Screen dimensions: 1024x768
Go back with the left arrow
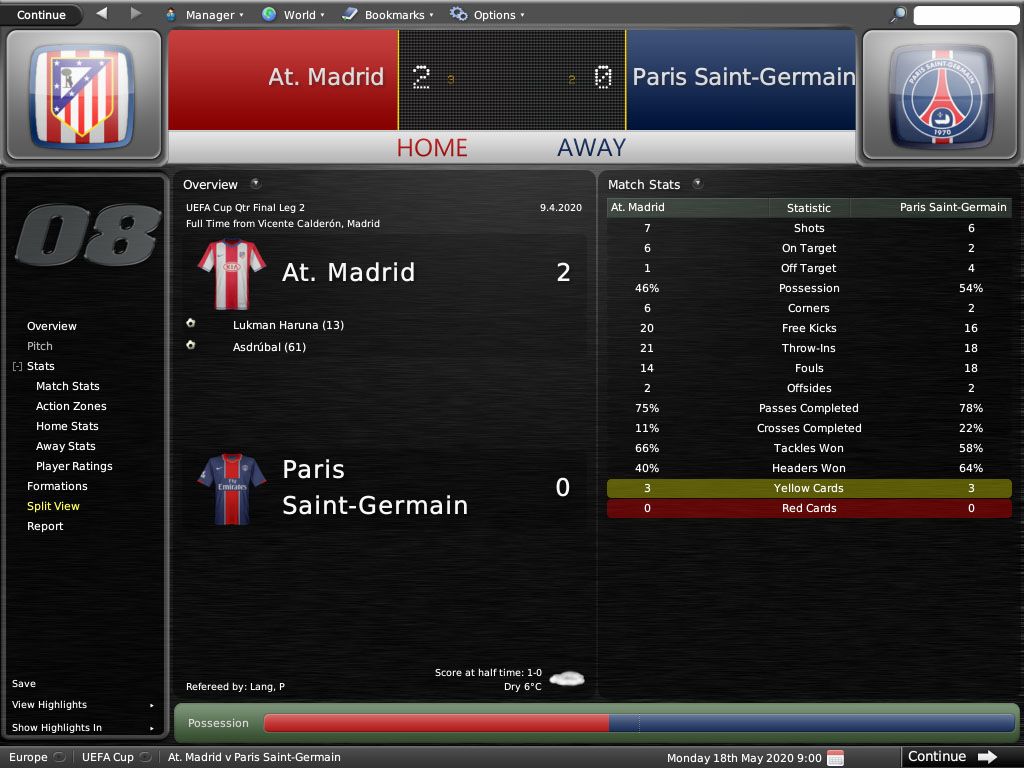[102, 14]
